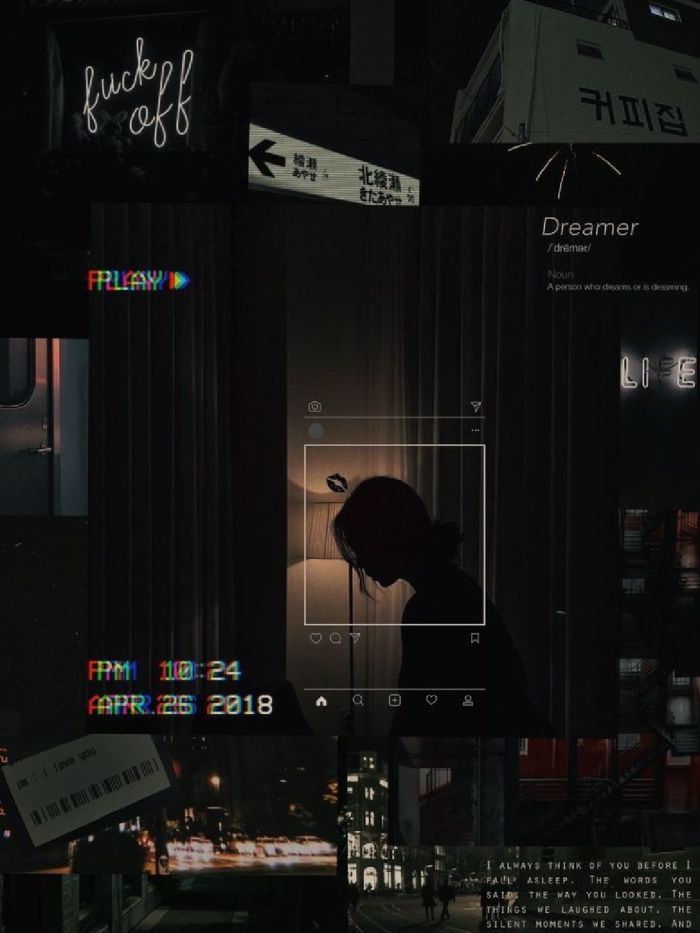Open the camera icon above the post

click(x=315, y=407)
